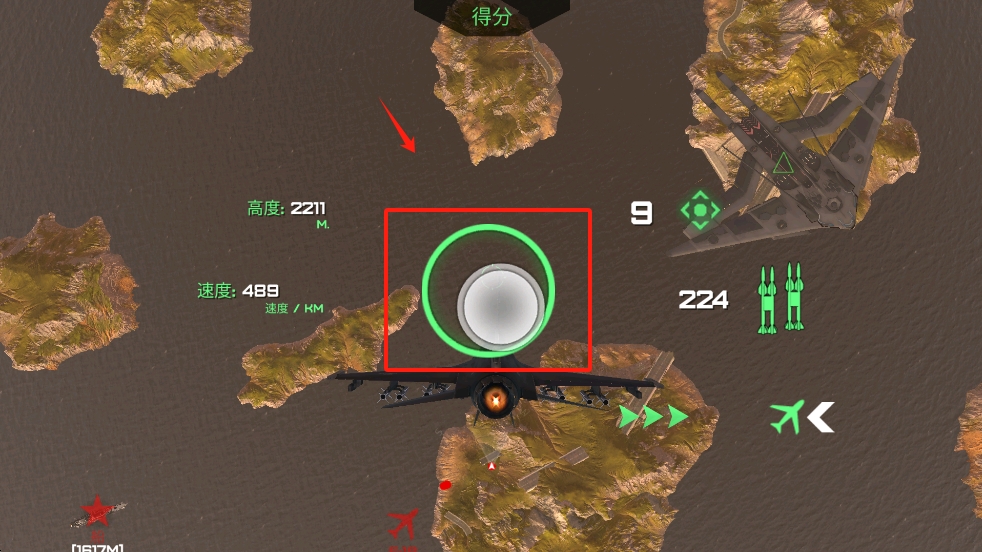The height and width of the screenshot is (552, 982).
Task: Tap the green triple-arrow speed boost icon
Action: [x=652, y=417]
